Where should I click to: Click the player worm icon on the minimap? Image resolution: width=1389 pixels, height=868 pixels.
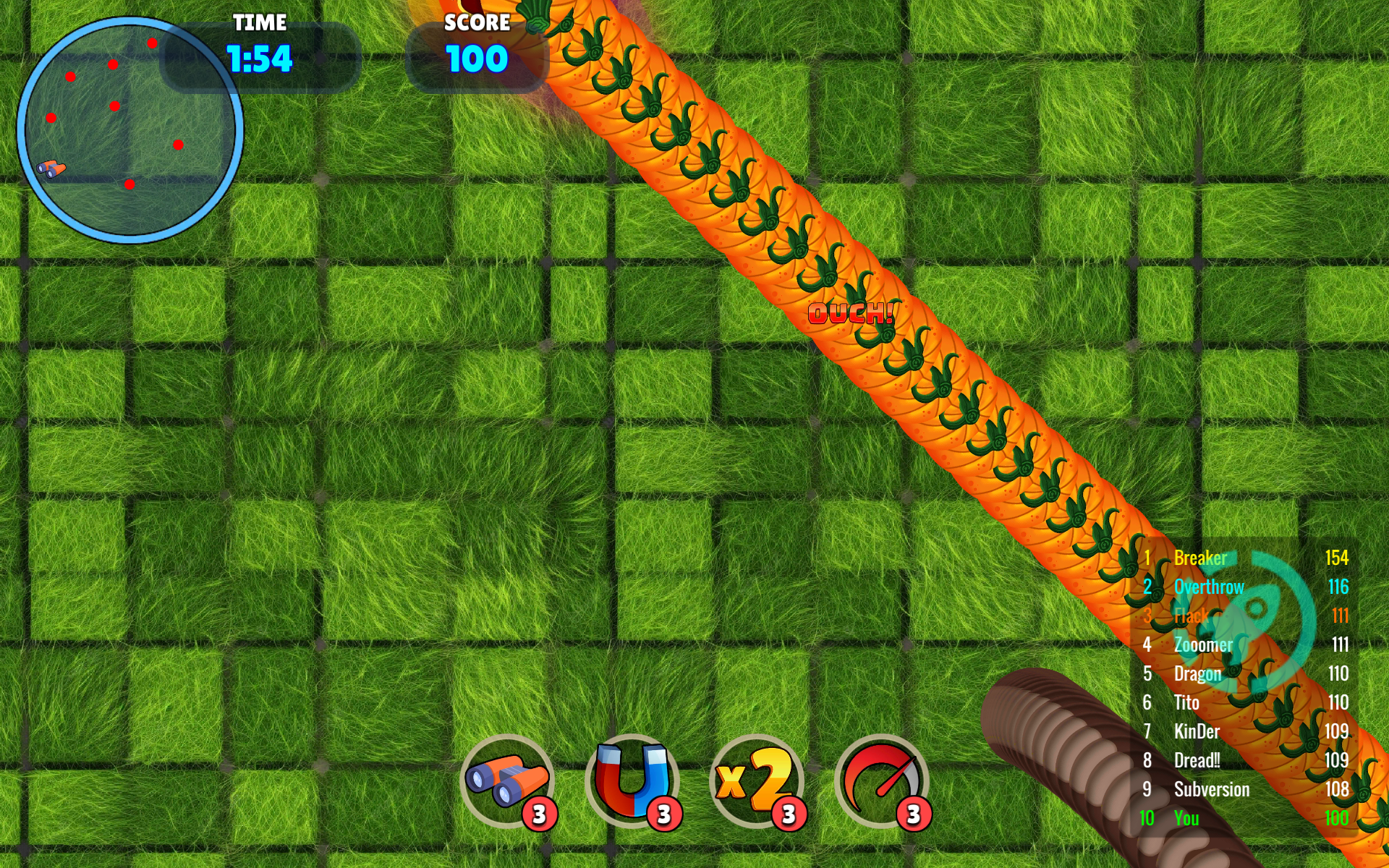[x=51, y=168]
